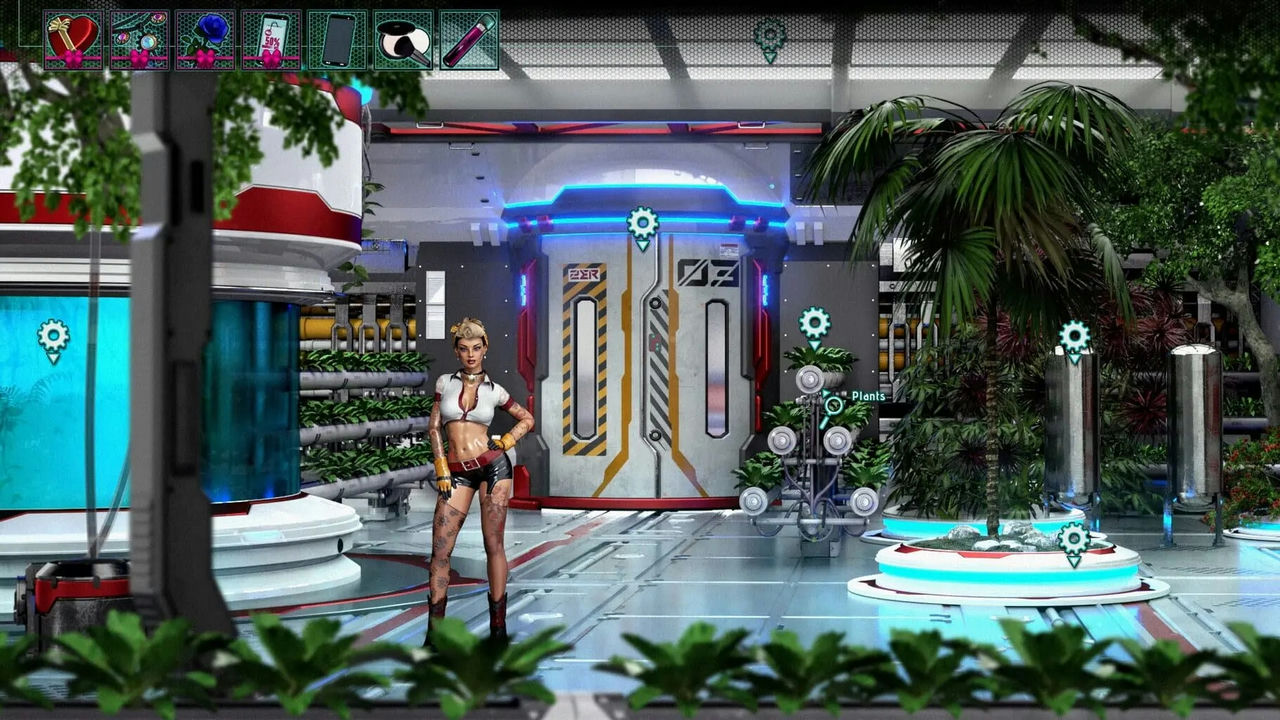The width and height of the screenshot is (1280, 720).
Task: Activate the gear marker on the chrome cylinder
Action: coord(1074,338)
